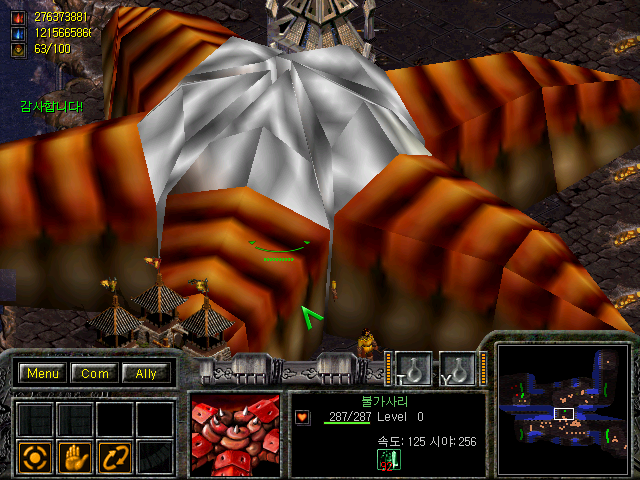Activate the target crosshair command
640x480 pixels.
tap(35, 457)
